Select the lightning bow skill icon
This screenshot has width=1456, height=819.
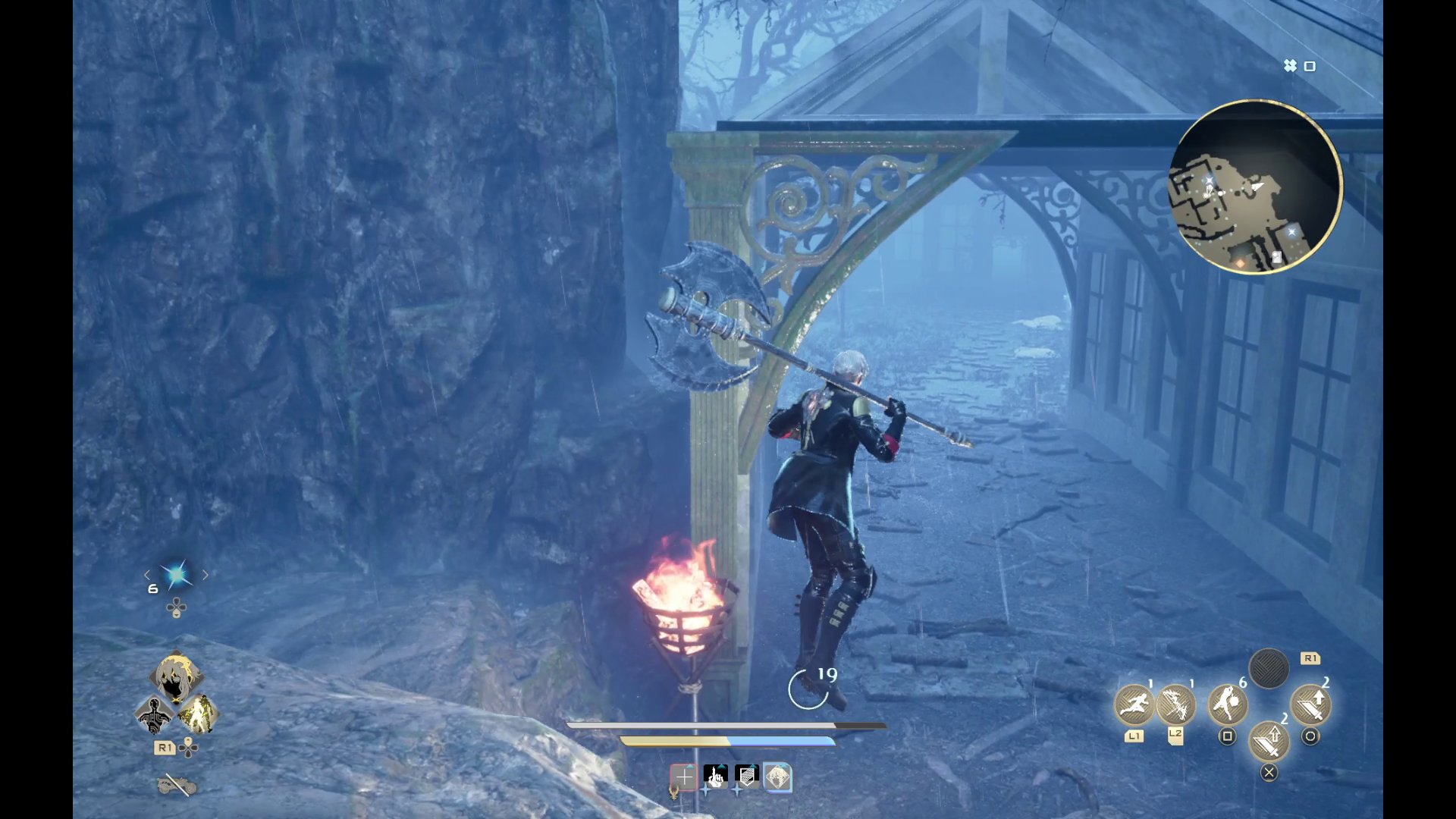click(x=1175, y=704)
